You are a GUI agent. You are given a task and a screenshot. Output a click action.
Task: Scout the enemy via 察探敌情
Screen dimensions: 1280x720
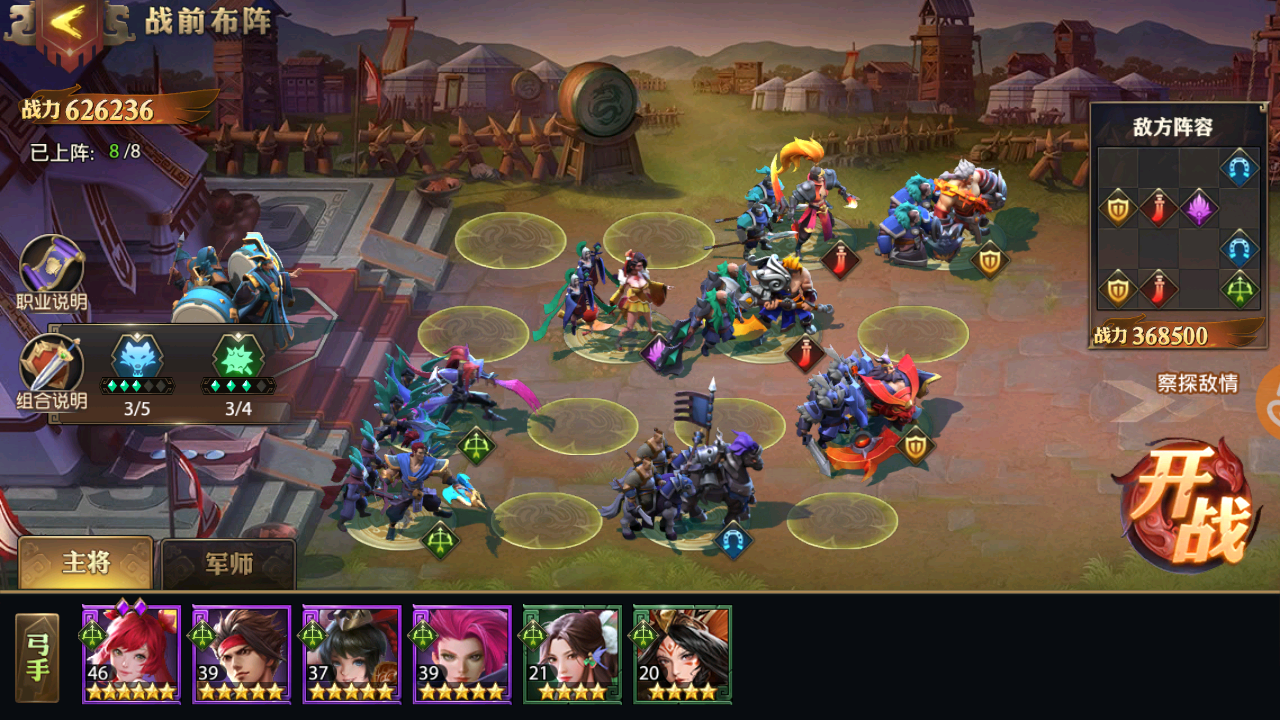tap(1197, 383)
